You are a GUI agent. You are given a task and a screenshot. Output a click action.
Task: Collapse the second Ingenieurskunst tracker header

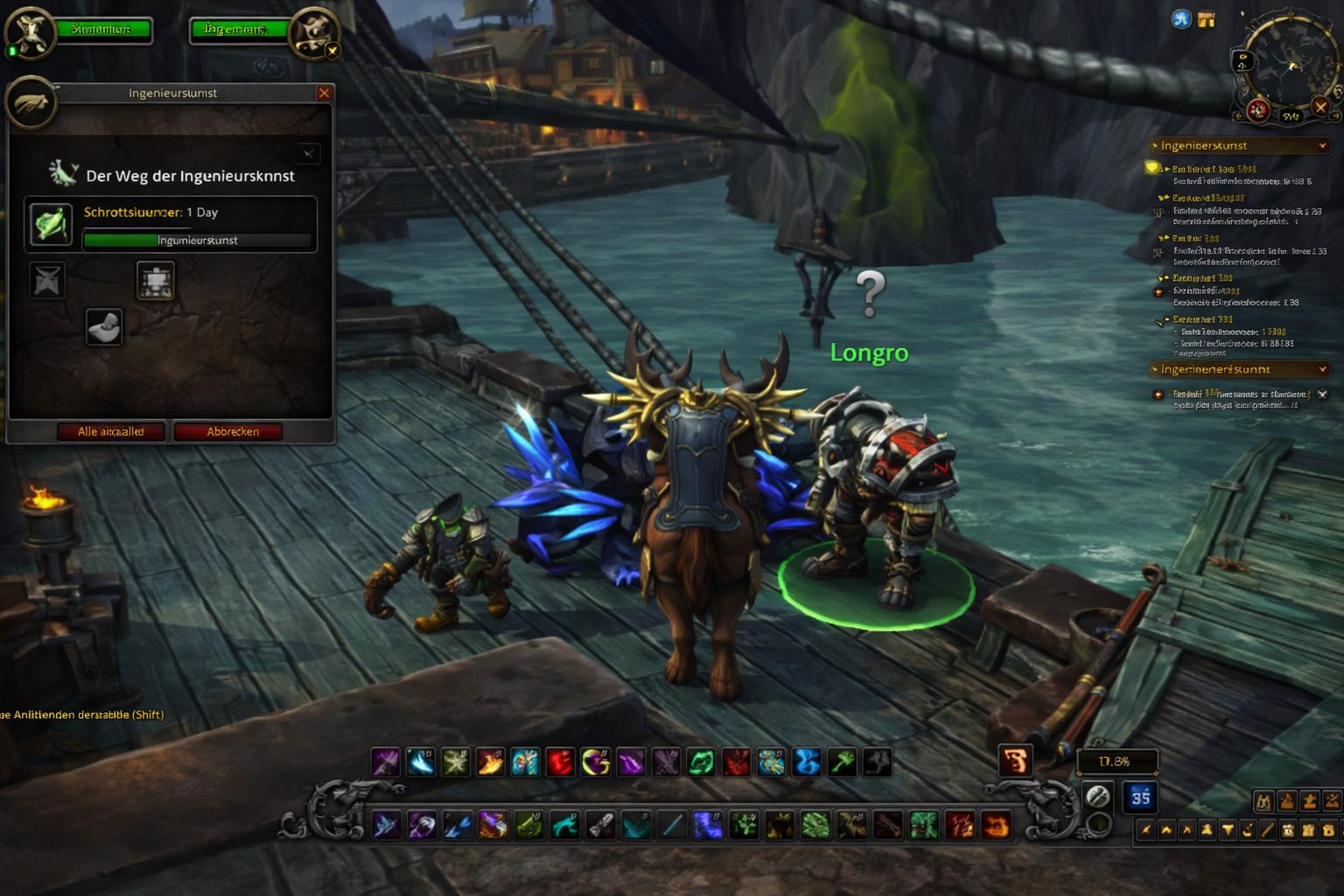click(x=1323, y=369)
